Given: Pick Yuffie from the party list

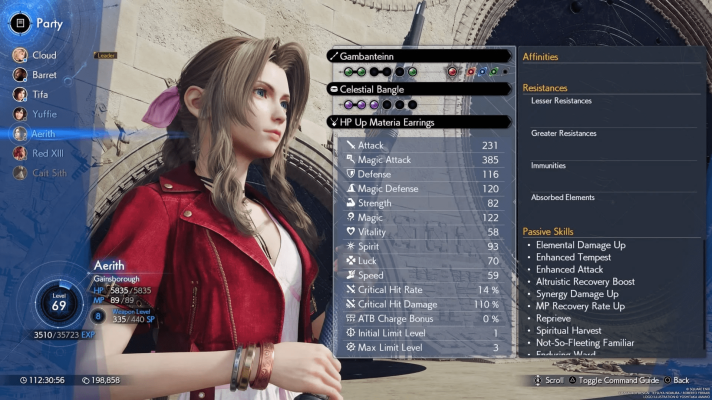Looking at the screenshot, I should click(x=44, y=113).
